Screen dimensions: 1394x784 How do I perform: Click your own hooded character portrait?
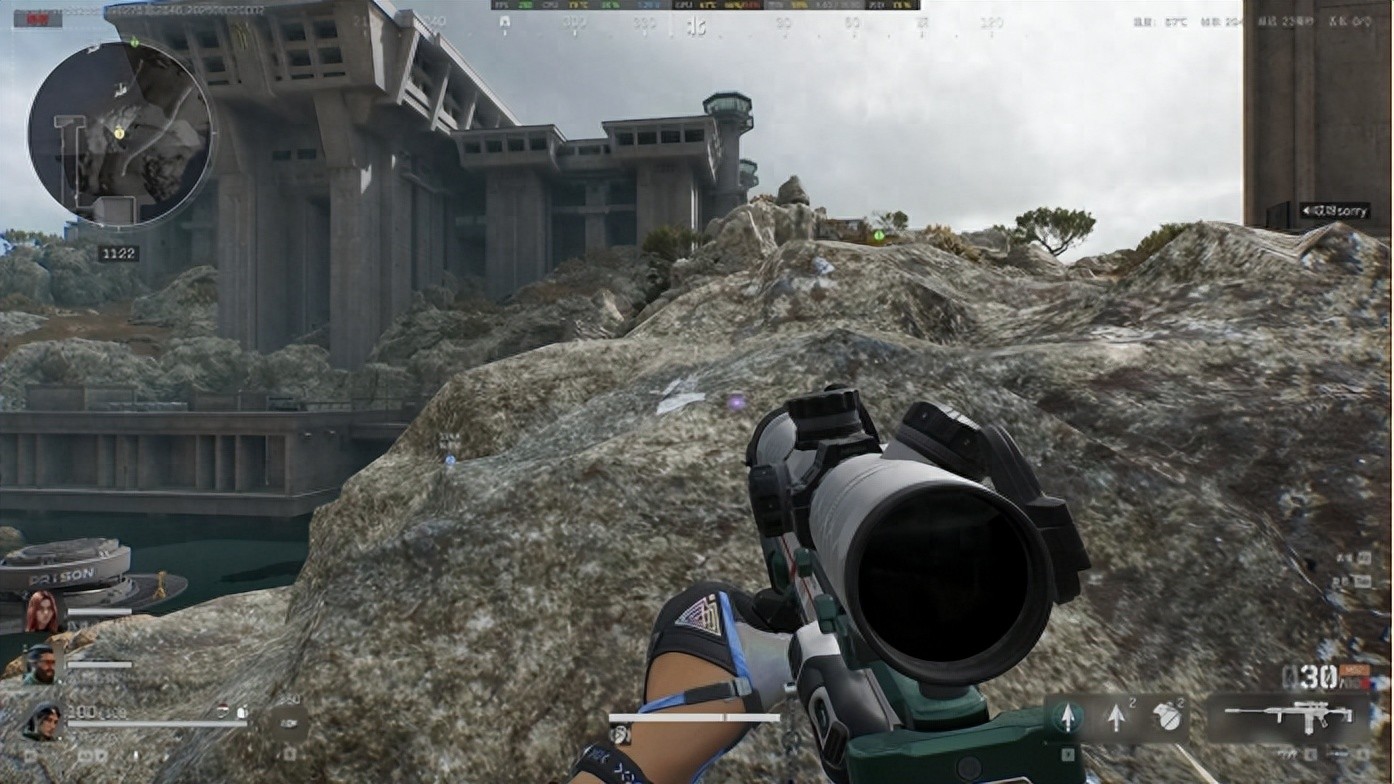click(x=42, y=721)
